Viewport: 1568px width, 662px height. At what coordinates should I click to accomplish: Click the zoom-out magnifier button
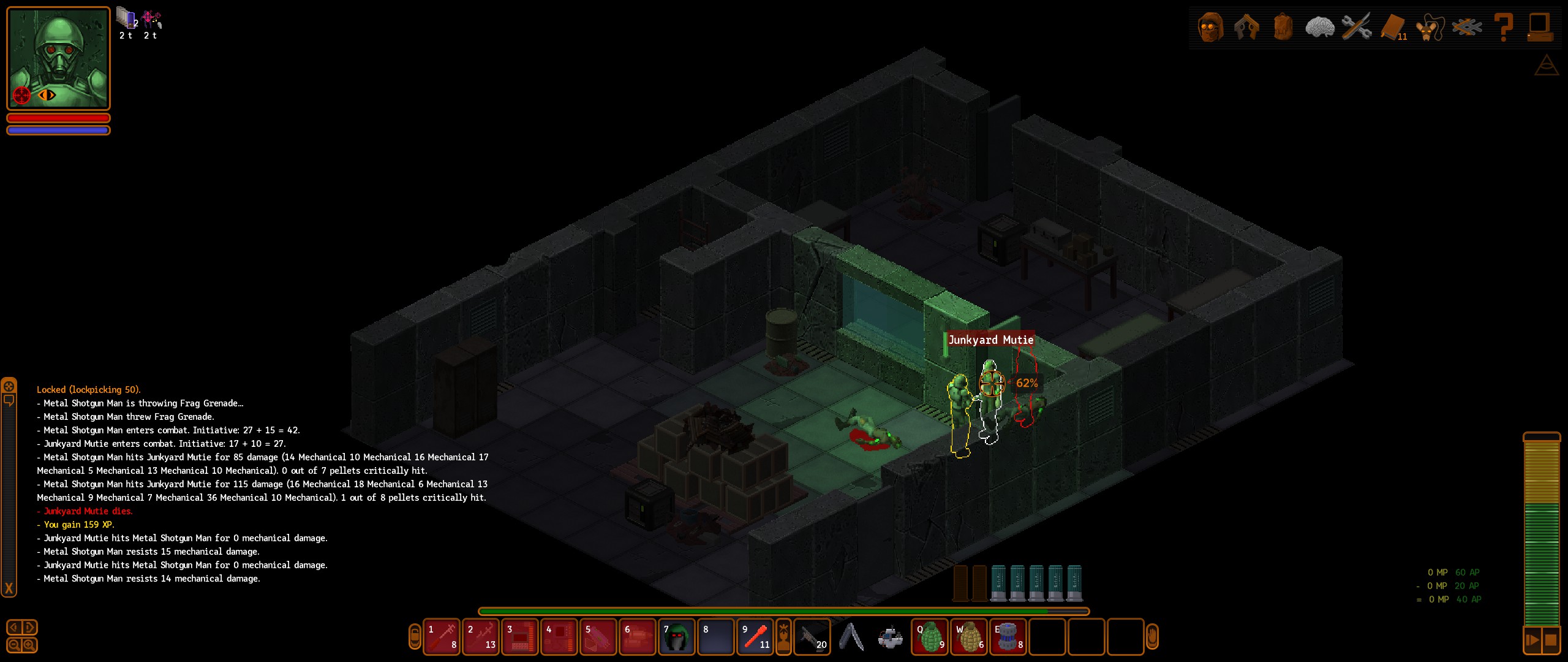(15, 645)
